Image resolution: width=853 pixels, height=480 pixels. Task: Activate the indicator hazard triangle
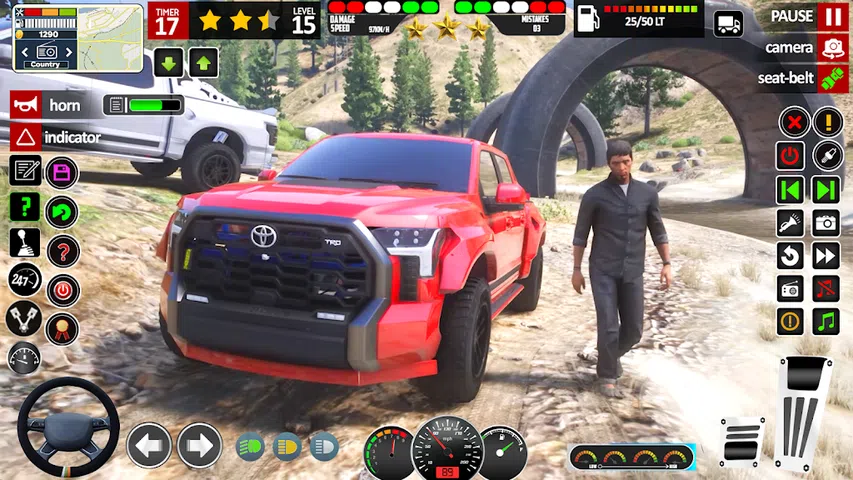pyautogui.click(x=26, y=136)
